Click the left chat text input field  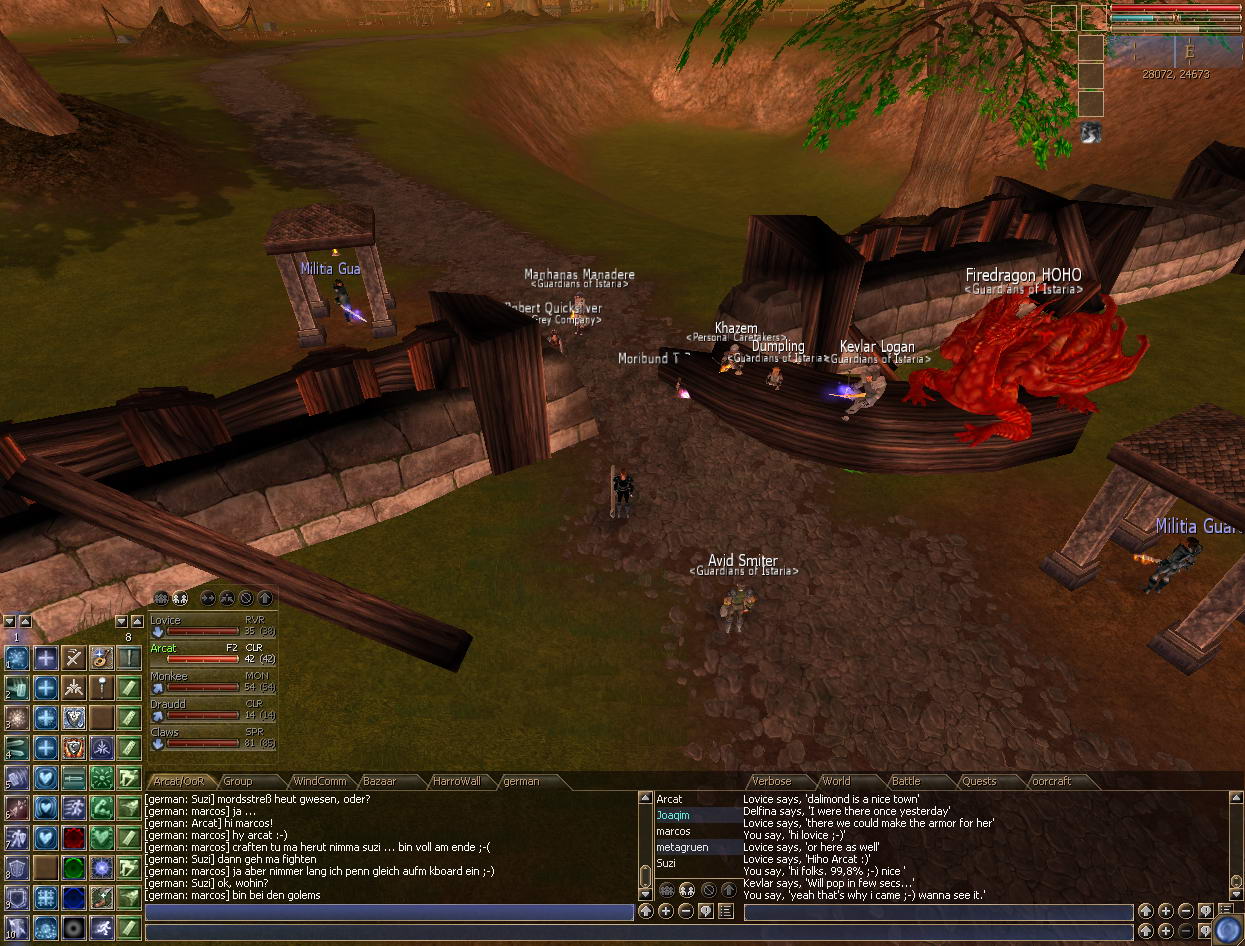390,912
